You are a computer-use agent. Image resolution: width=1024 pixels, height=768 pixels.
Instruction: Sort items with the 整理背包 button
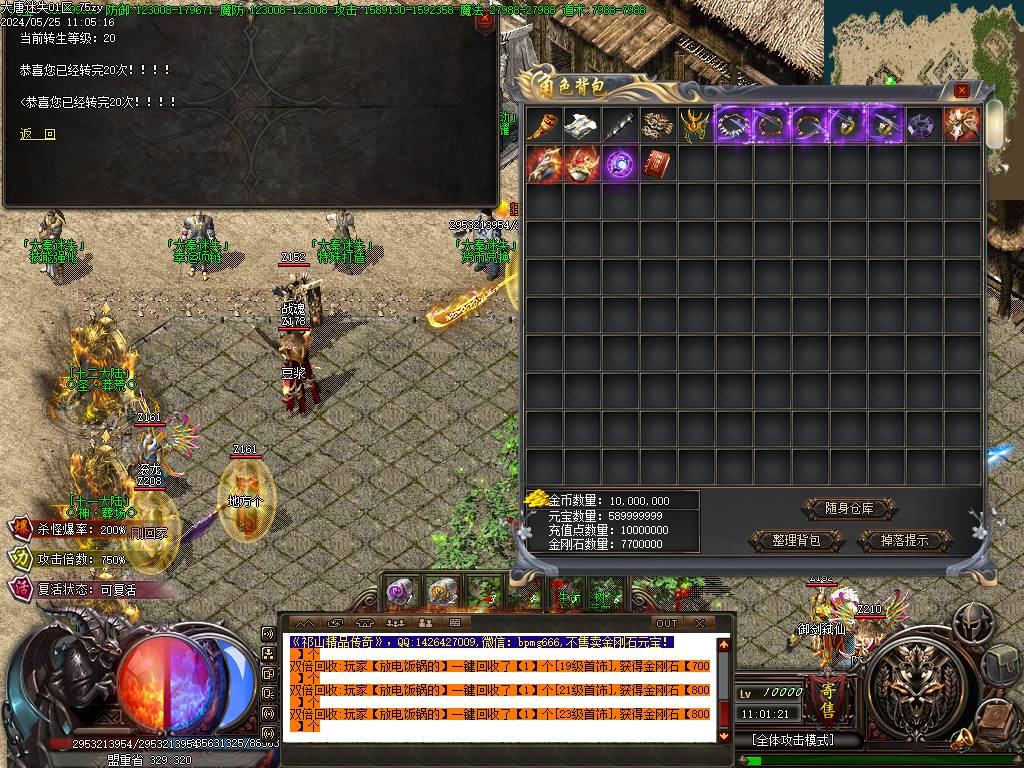point(796,540)
